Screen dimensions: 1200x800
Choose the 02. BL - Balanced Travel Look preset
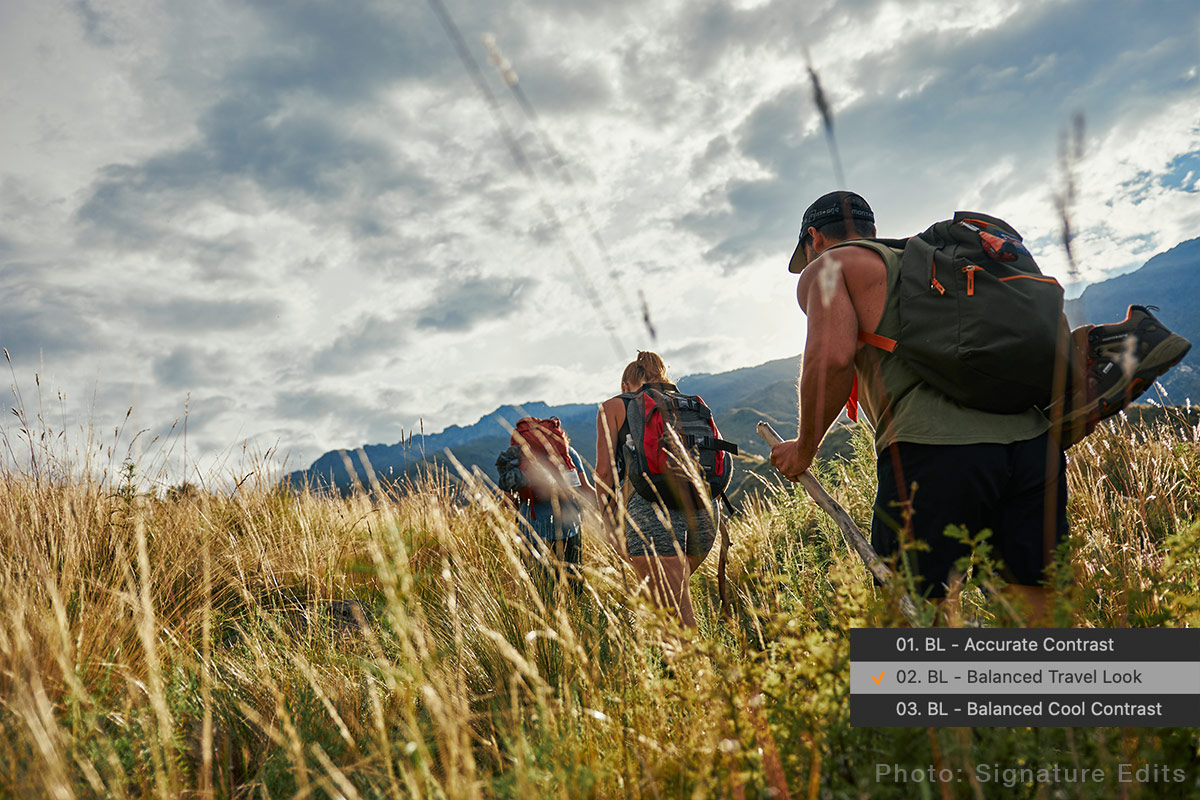(x=1018, y=677)
